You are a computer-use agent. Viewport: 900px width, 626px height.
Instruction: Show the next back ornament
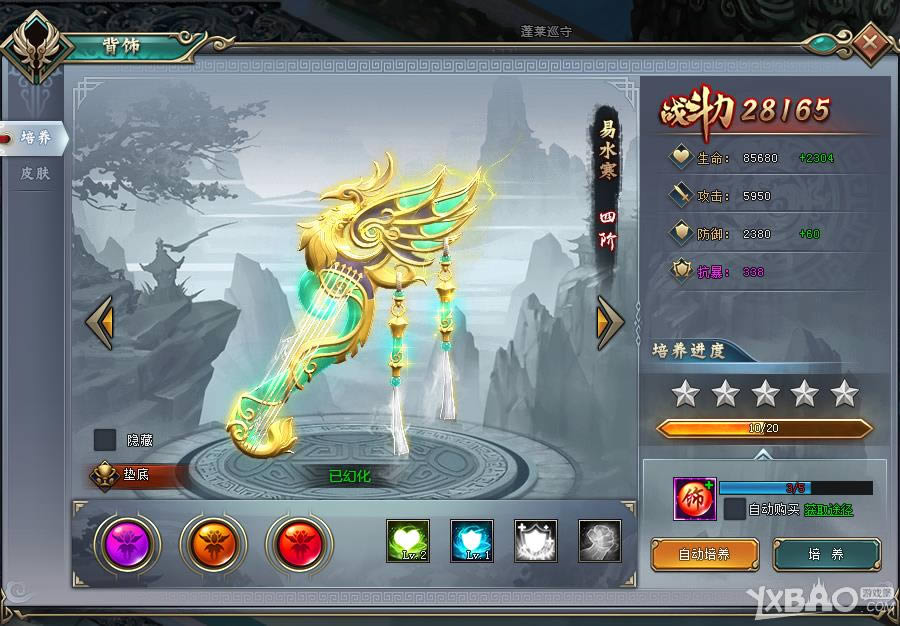pyautogui.click(x=610, y=322)
